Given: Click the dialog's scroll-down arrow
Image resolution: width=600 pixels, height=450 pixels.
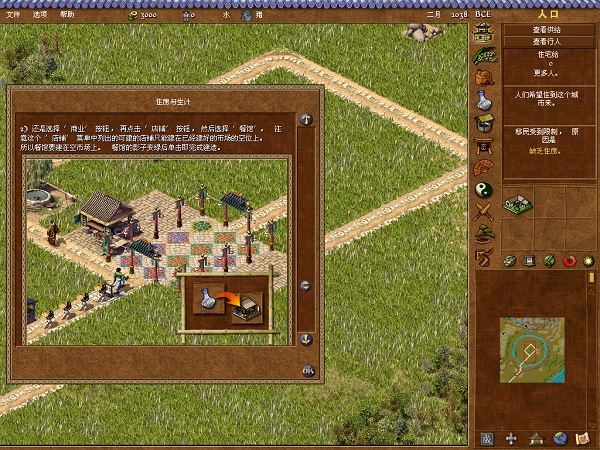Looking at the screenshot, I should (x=307, y=339).
